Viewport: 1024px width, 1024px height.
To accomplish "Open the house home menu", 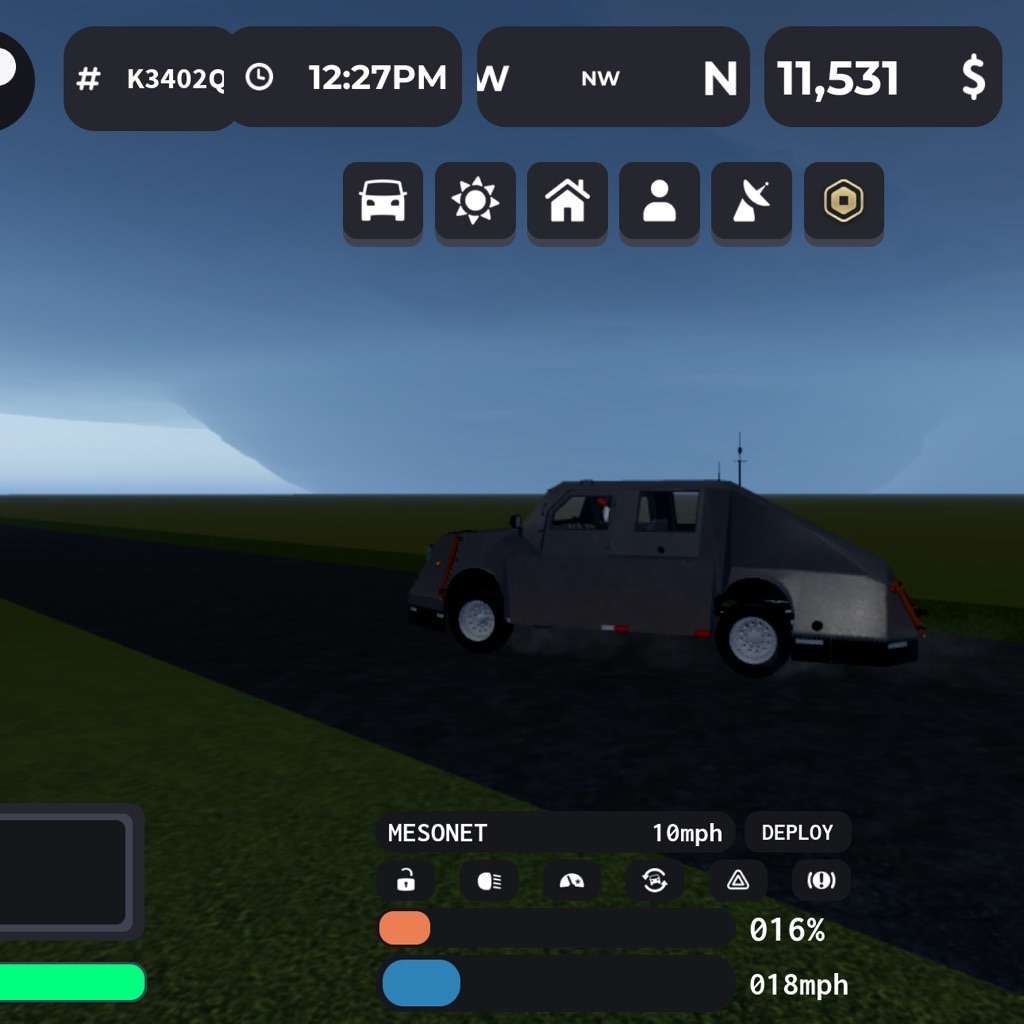I will click(567, 202).
